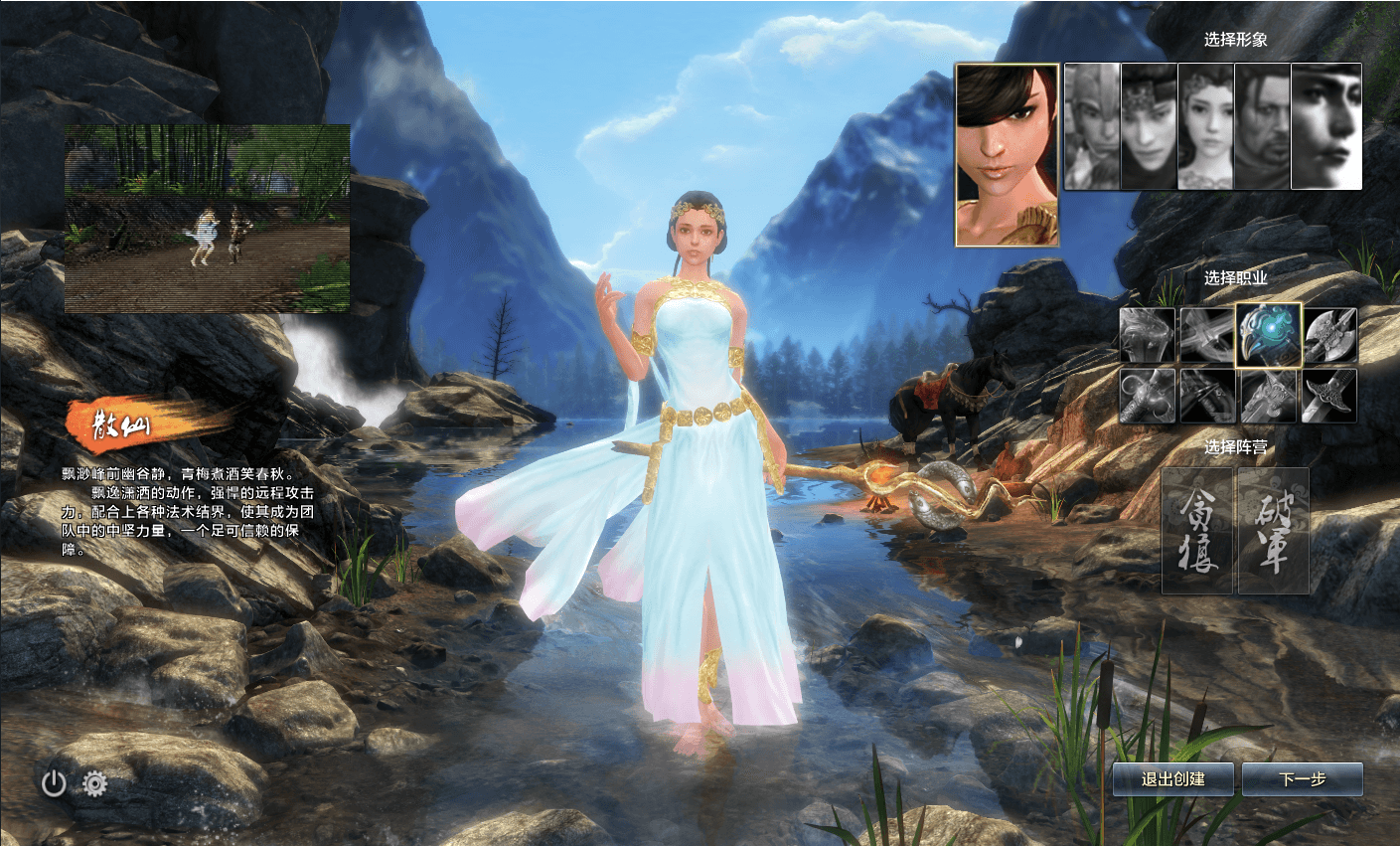Choose the 贪狼 faction
The image size is (1400, 846).
point(1198,531)
